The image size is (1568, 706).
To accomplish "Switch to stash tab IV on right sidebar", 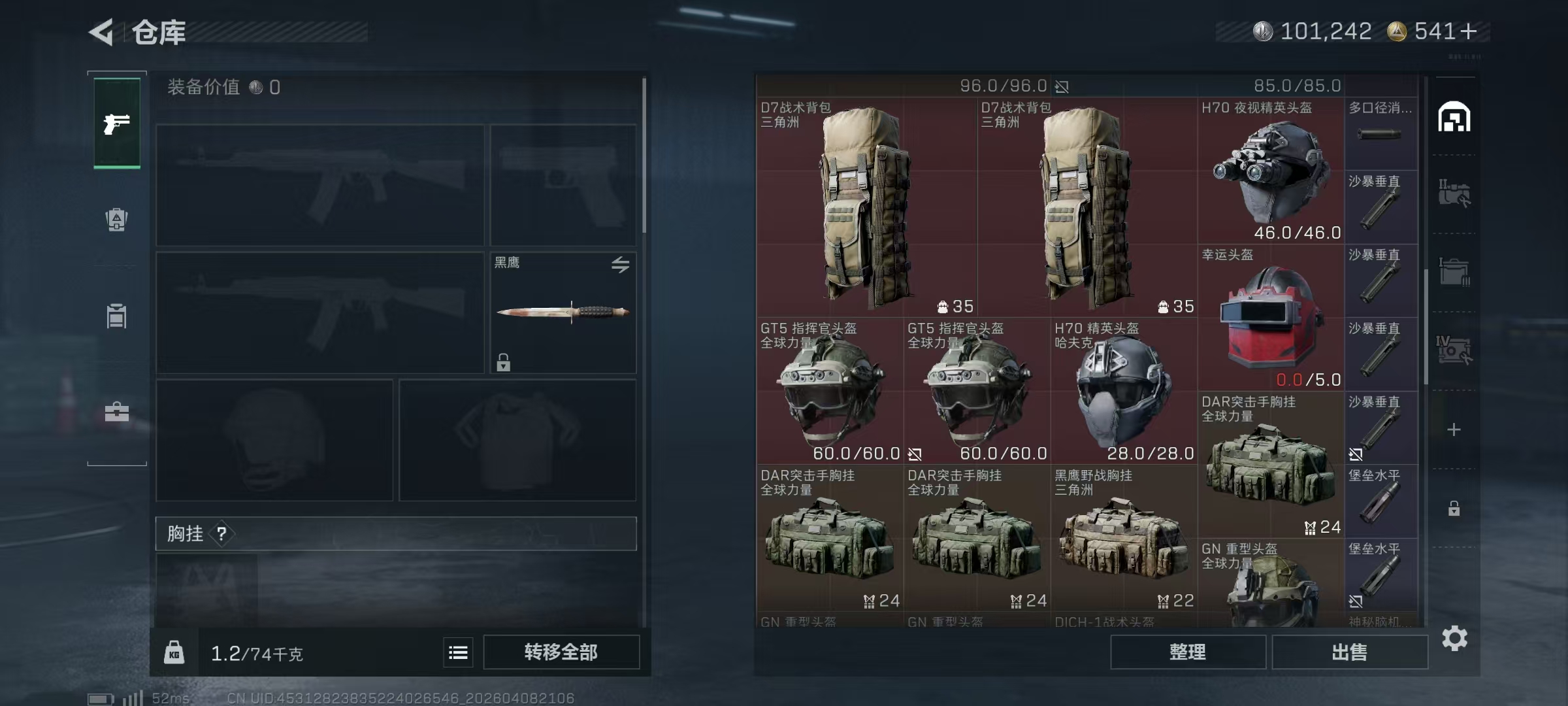I will 1454,350.
